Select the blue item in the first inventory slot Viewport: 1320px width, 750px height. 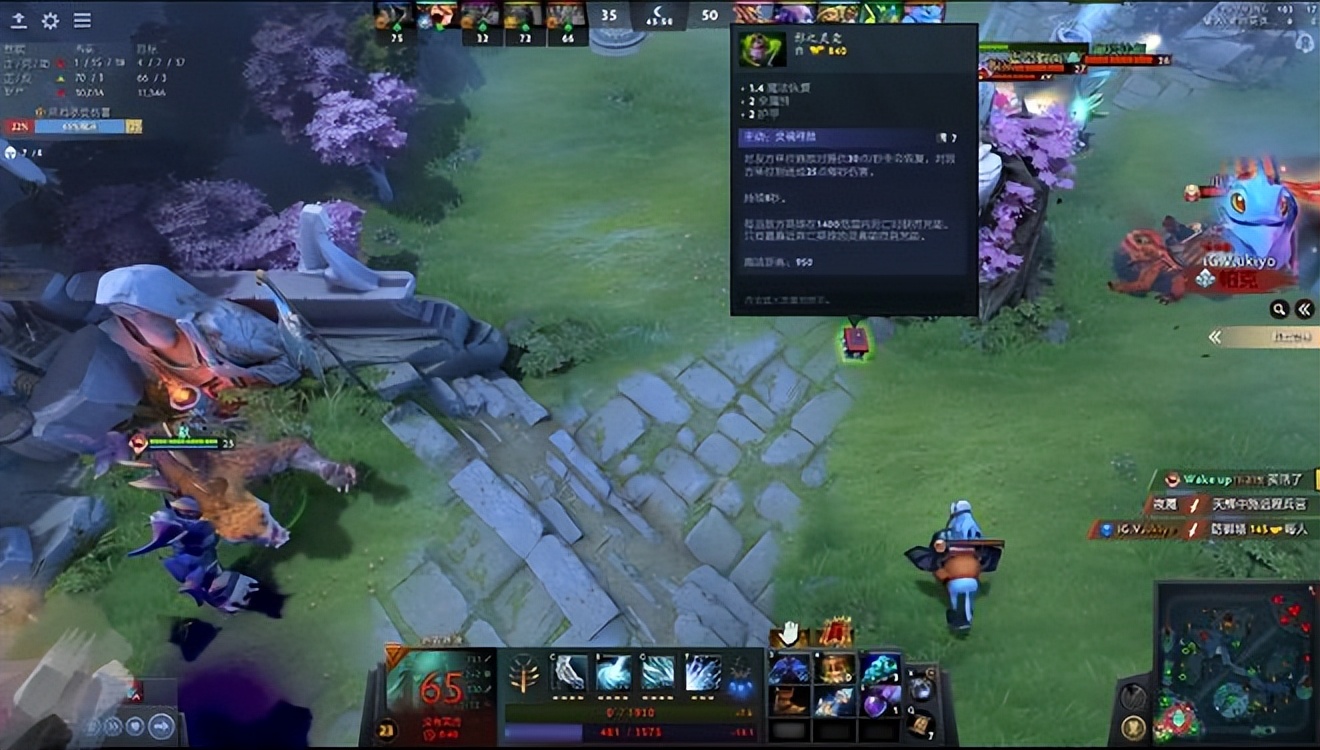790,668
